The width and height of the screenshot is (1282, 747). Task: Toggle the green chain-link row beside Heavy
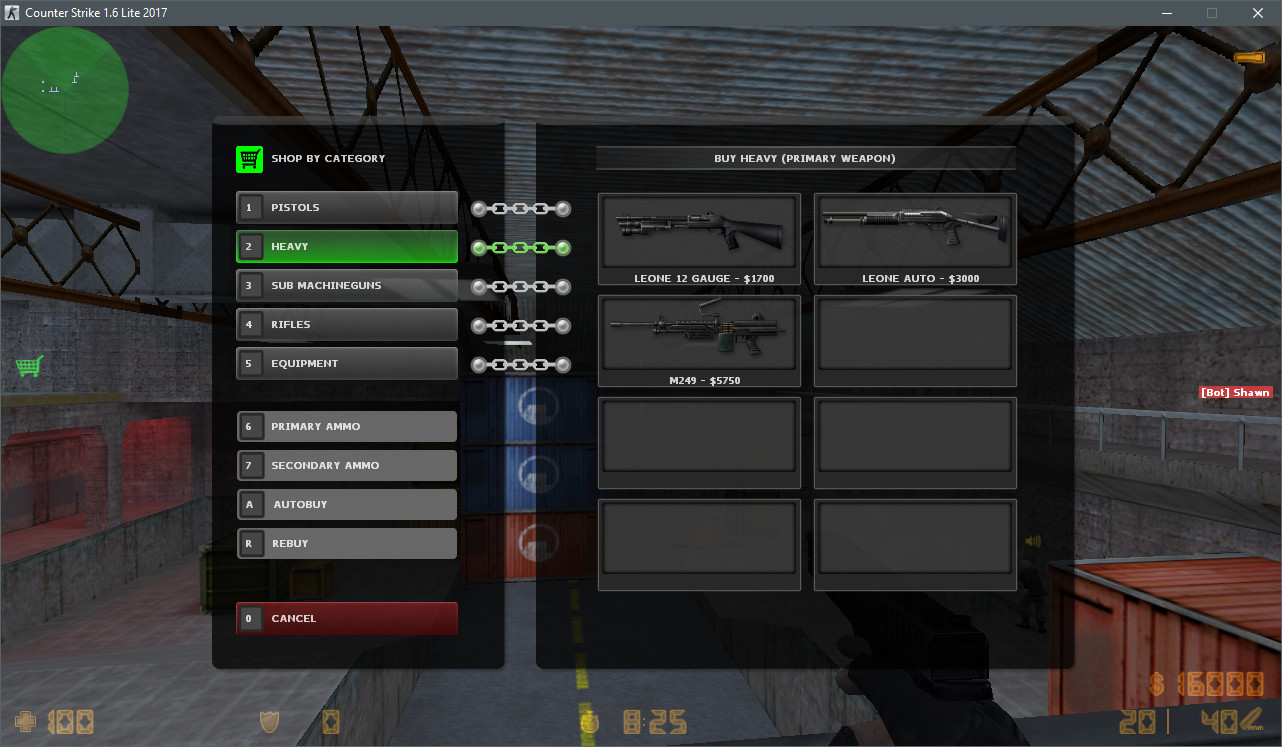coord(520,247)
